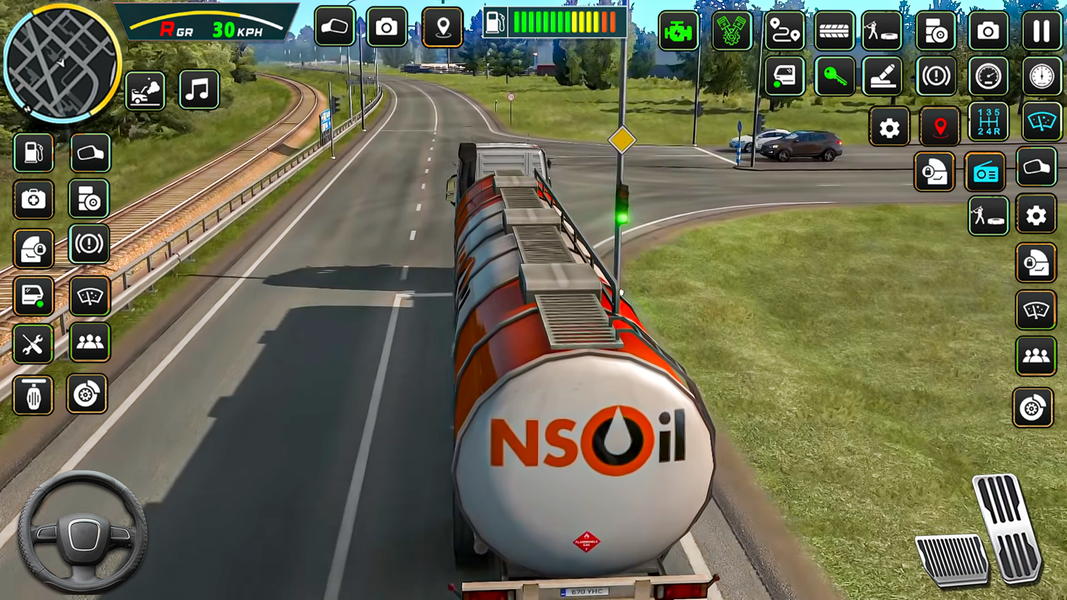
Task: Select the first aid kit icon
Action: pos(33,200)
